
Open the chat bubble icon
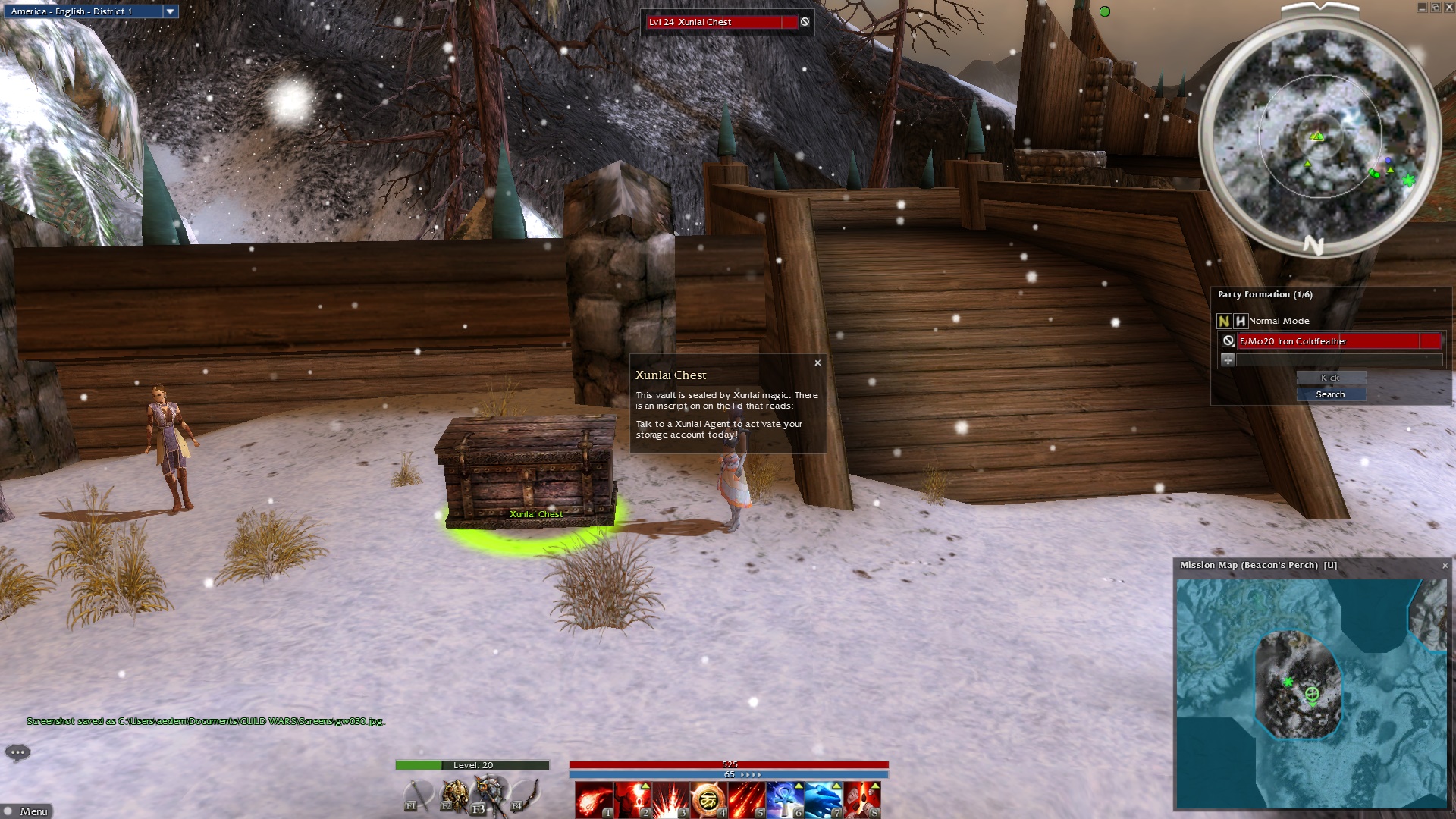pos(17,752)
